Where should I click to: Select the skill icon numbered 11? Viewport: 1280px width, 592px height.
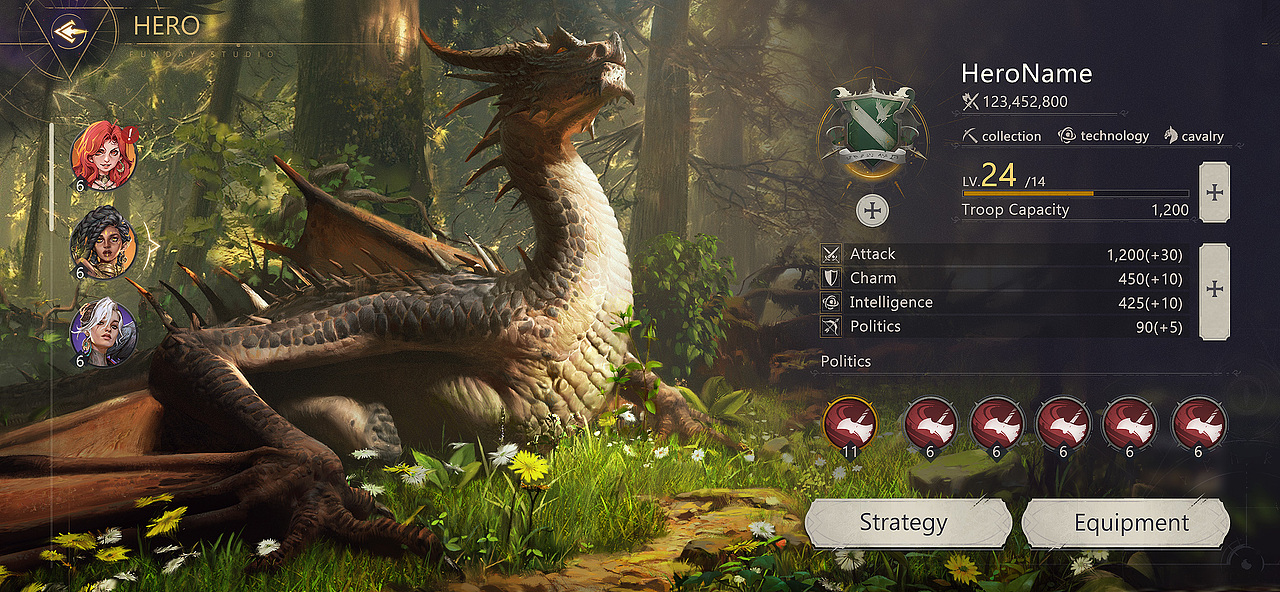click(850, 425)
